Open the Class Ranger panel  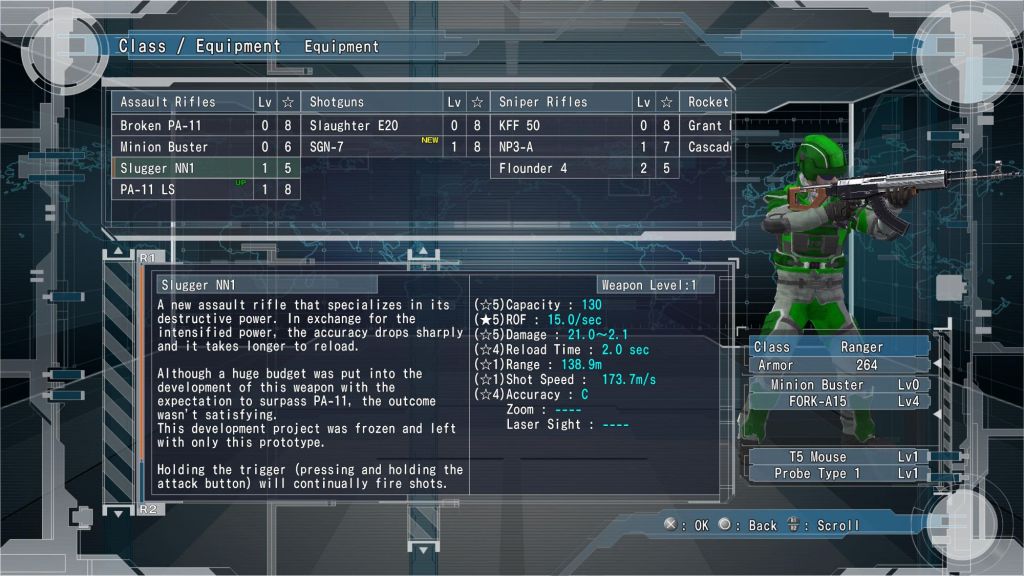839,347
